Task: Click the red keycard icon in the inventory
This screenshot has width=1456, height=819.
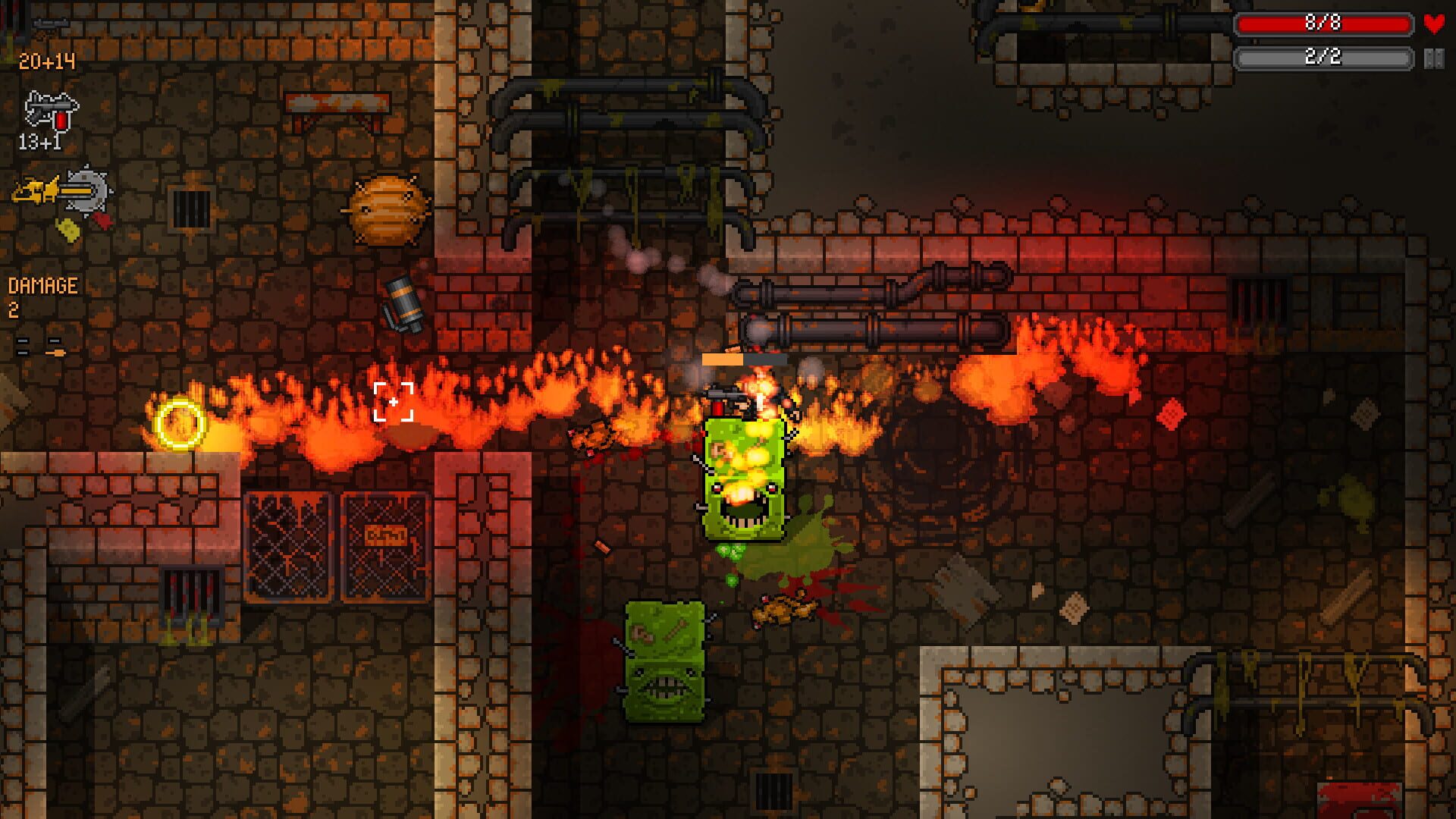Action: (x=104, y=221)
